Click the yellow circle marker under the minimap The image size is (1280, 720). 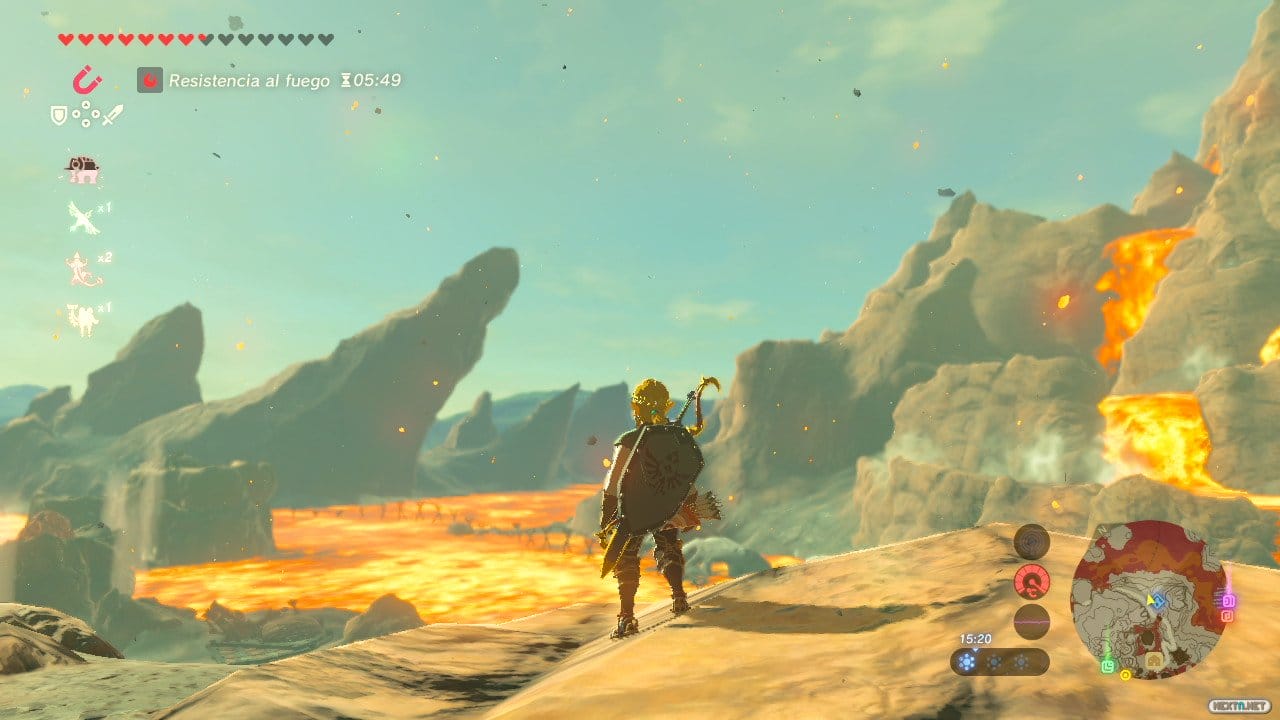tap(1125, 675)
